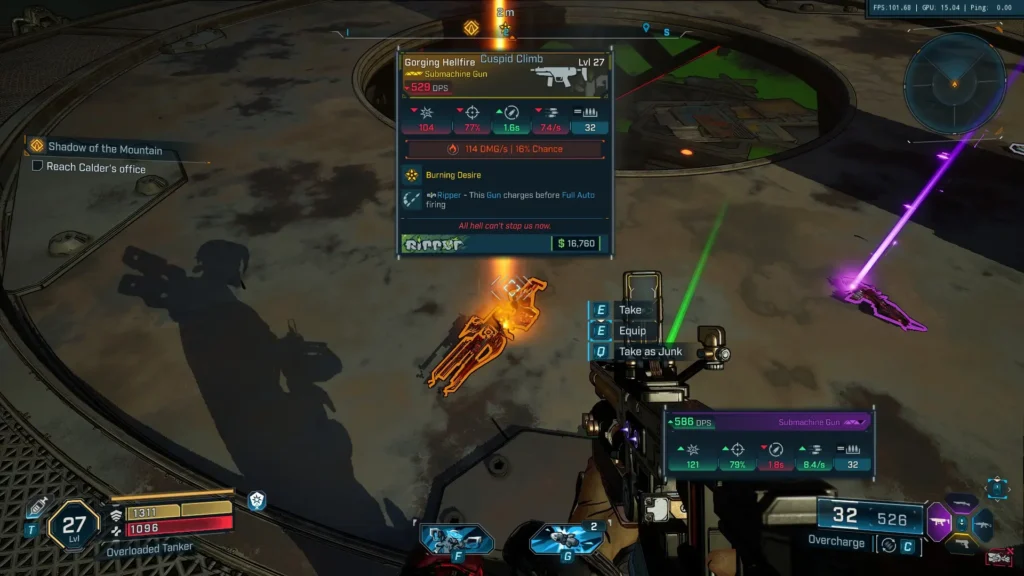
Task: Click the equipped weapon comparison card
Action: 768,441
